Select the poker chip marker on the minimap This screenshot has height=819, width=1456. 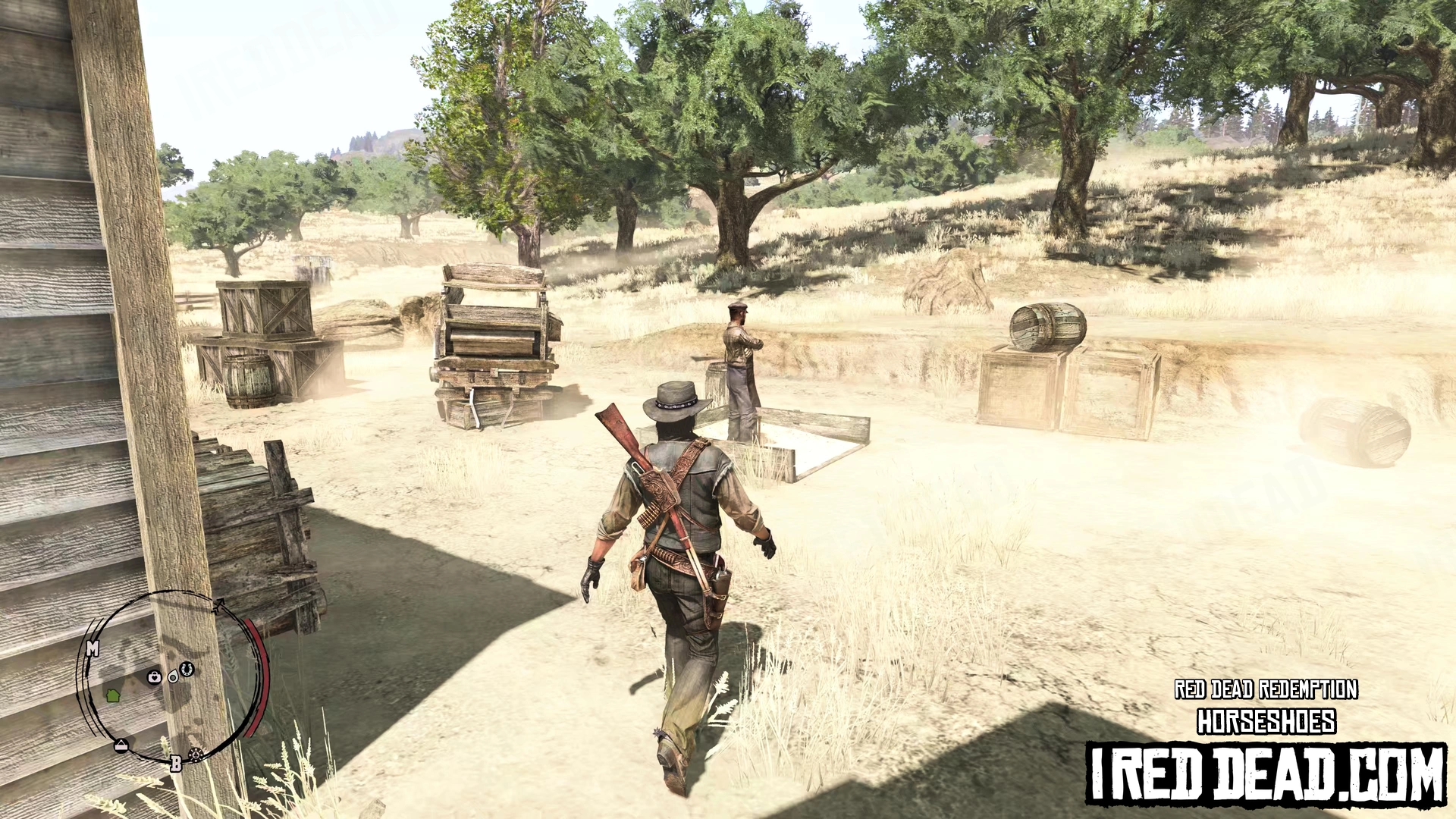coord(196,754)
